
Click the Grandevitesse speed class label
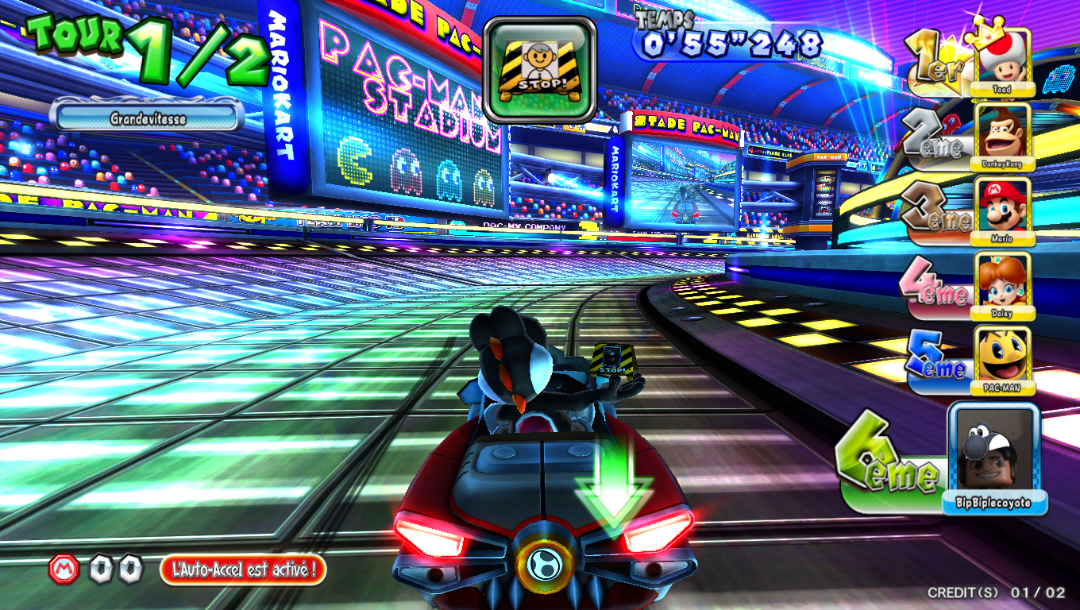click(148, 118)
